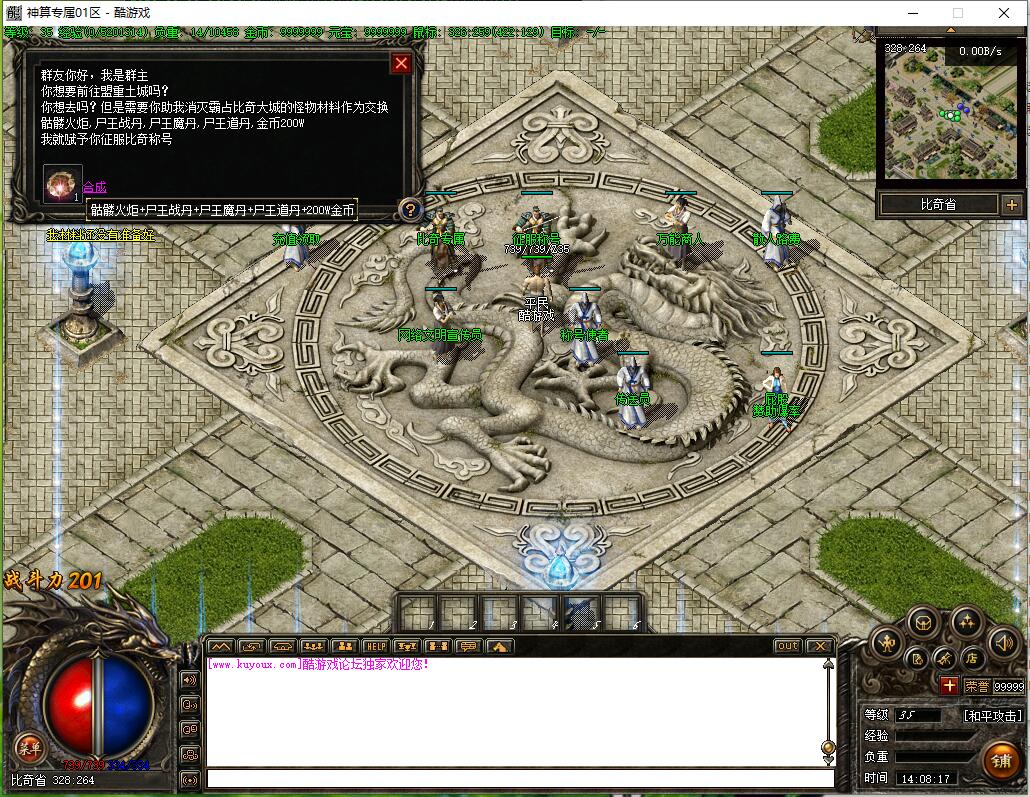Viewport: 1030px width, 797px height.
Task: Click the out button above chat
Action: coord(788,646)
